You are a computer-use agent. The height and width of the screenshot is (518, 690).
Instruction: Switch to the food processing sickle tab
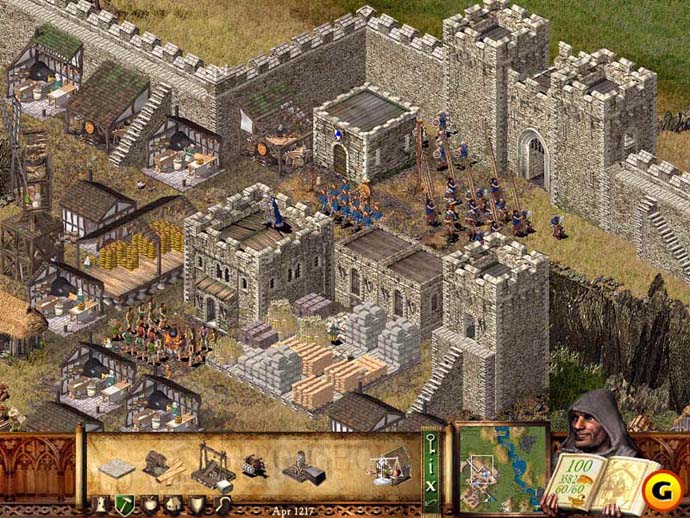point(224,504)
